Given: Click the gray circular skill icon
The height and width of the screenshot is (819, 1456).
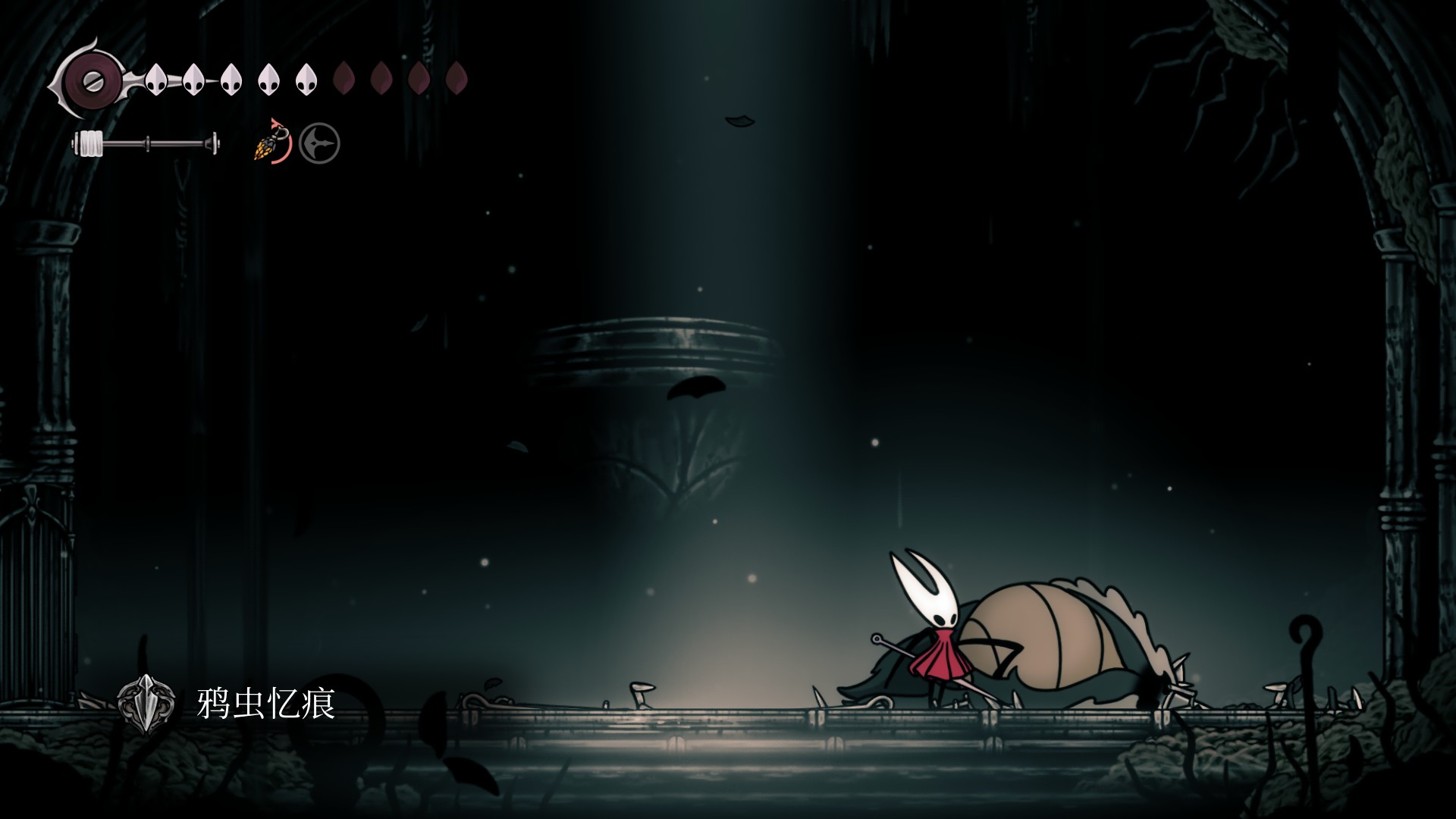Looking at the screenshot, I should click(x=319, y=143).
